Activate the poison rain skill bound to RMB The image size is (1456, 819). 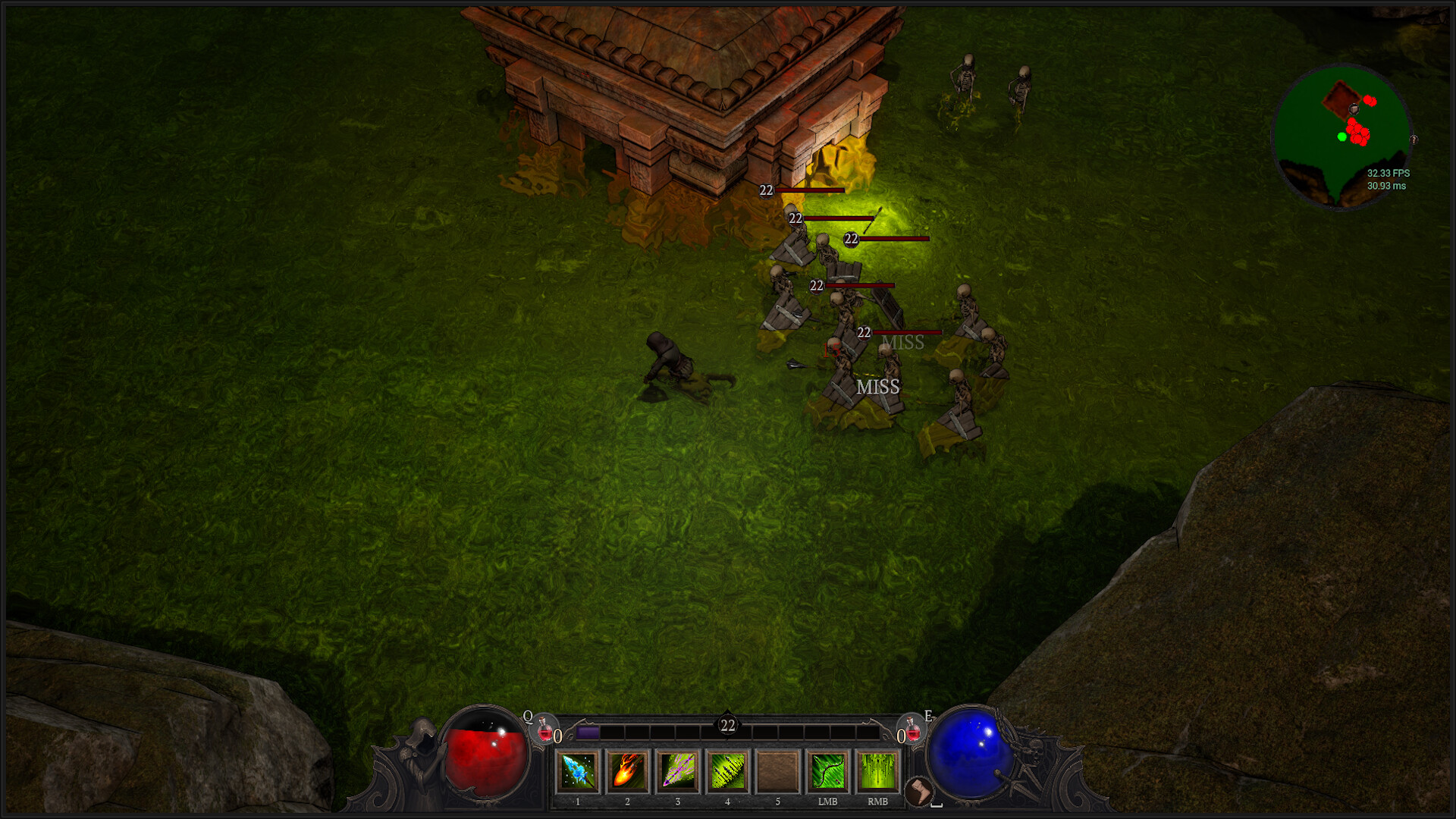coord(877,771)
